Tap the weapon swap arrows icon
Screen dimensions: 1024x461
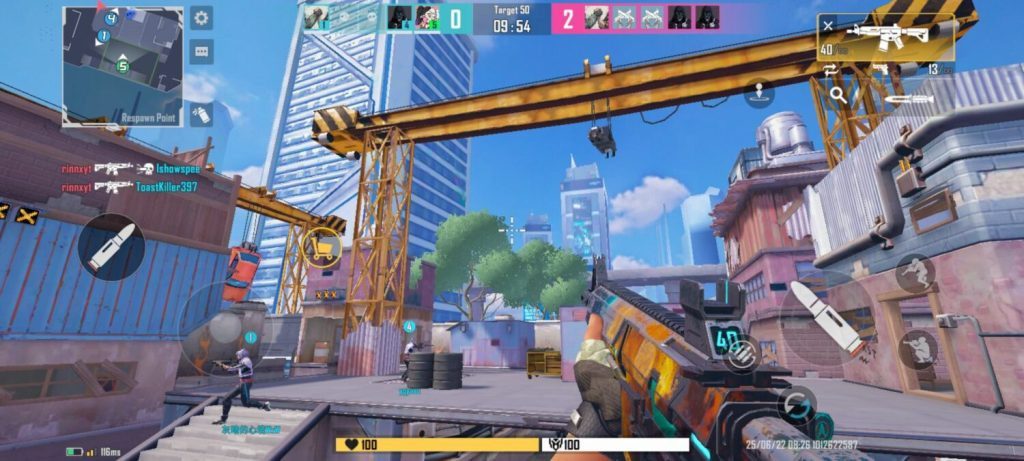pos(830,70)
